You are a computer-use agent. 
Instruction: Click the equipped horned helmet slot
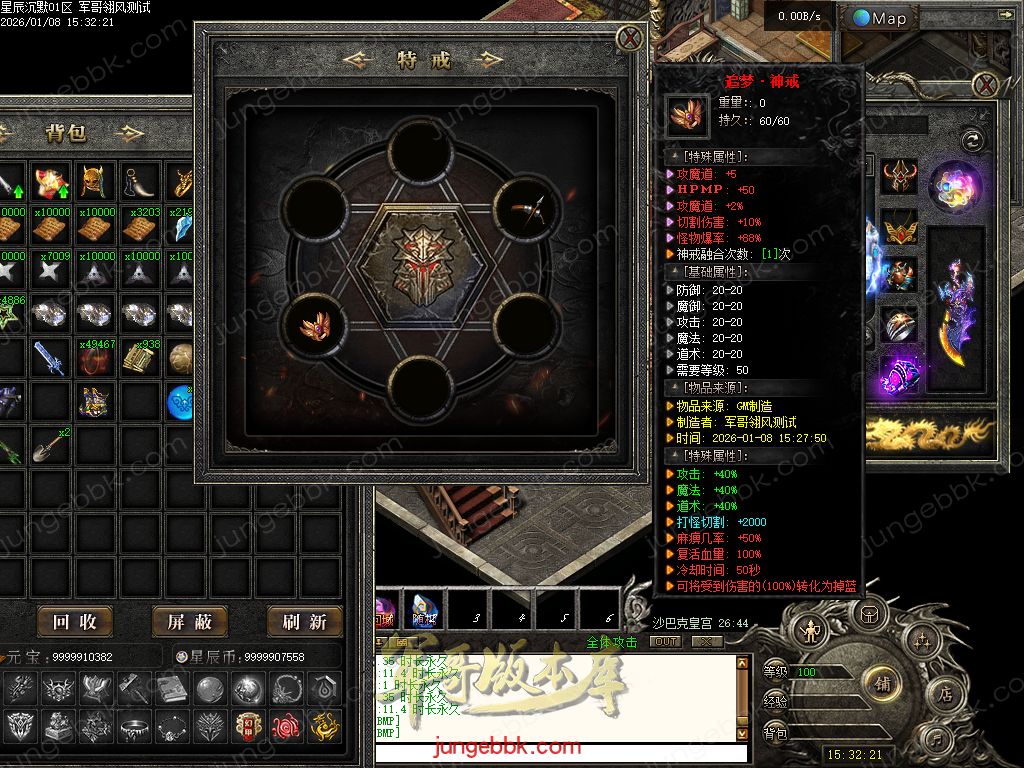point(901,178)
